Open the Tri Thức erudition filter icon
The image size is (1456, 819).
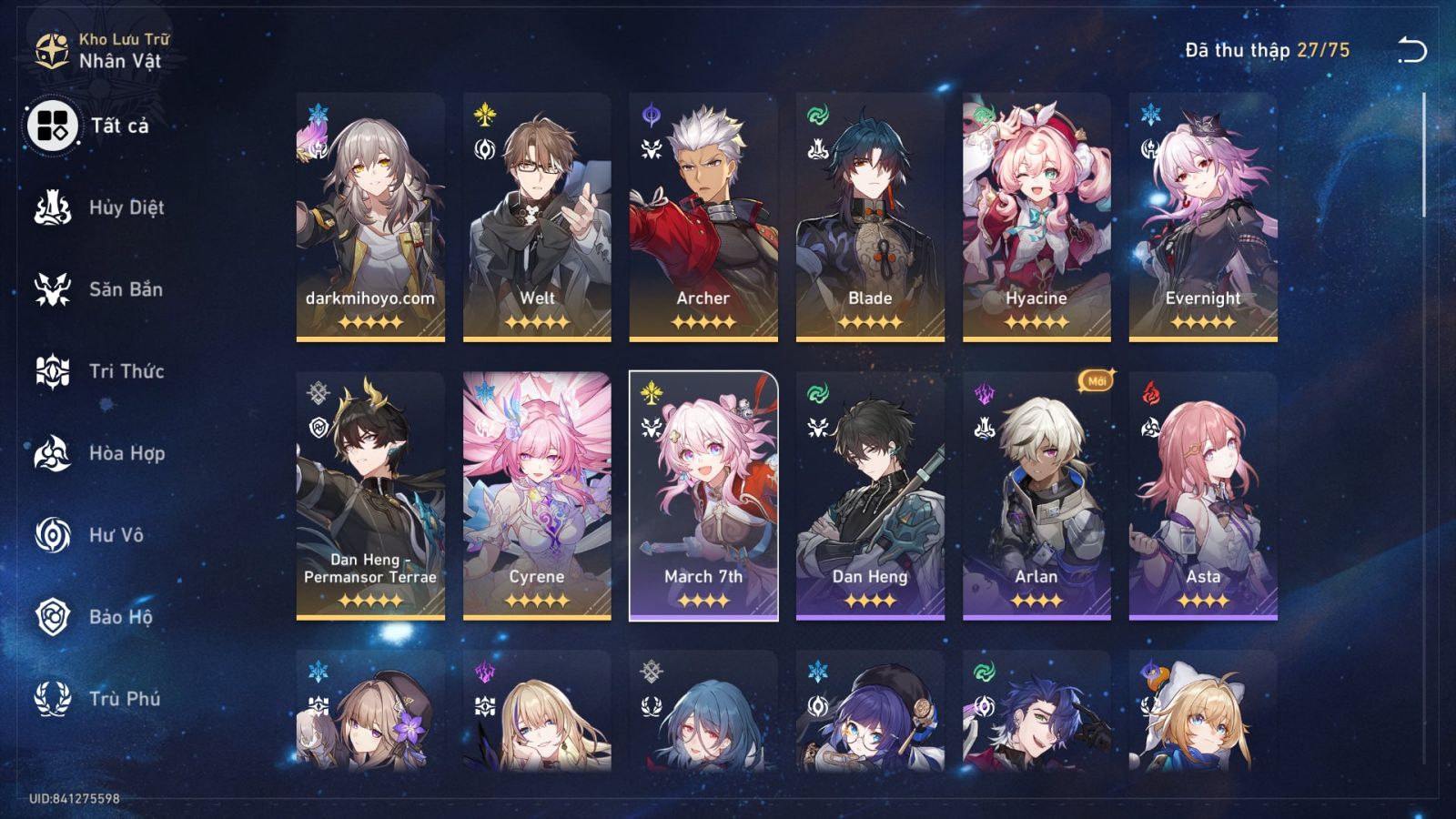tap(55, 371)
